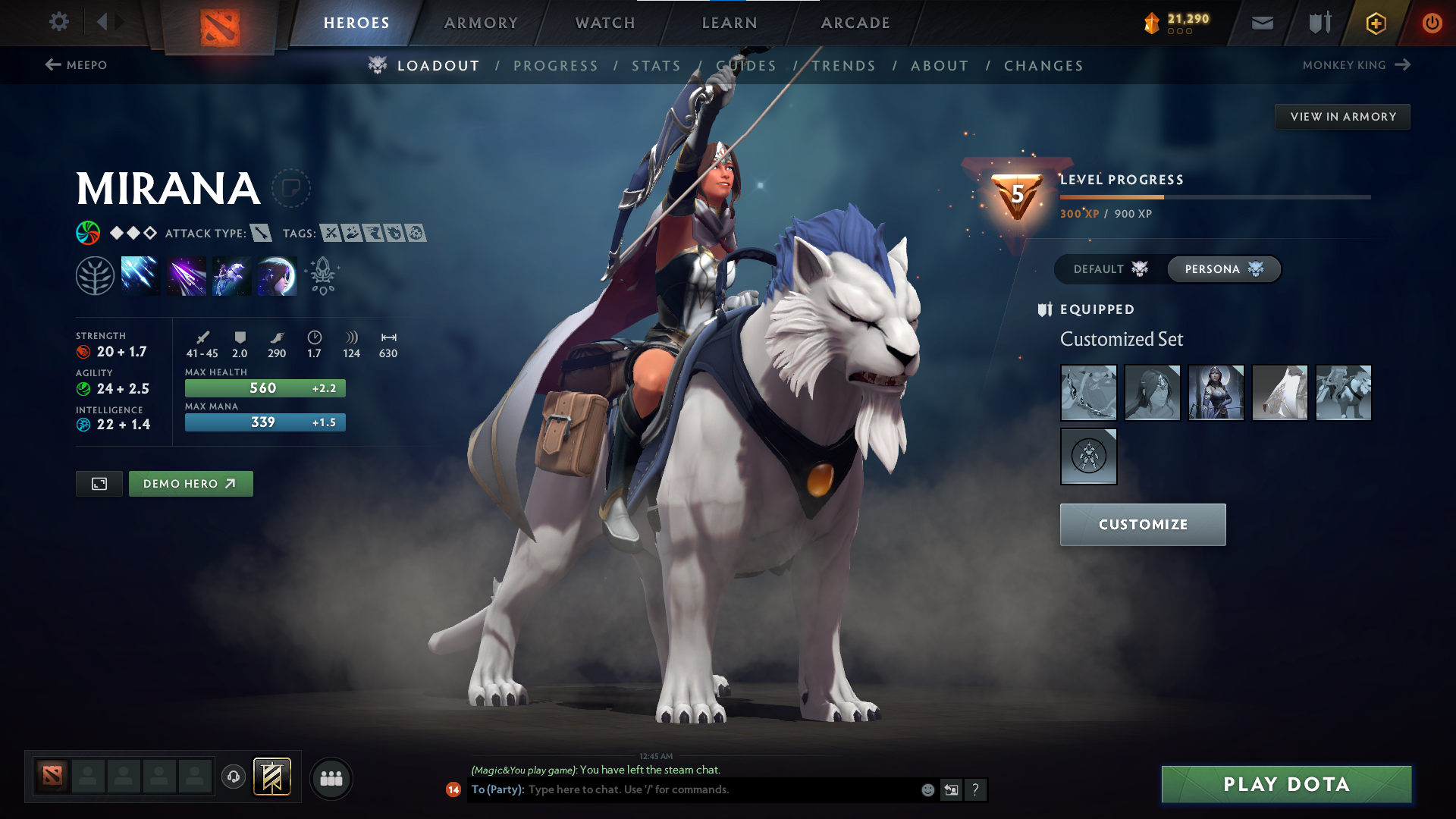Open the mail notifications icon
This screenshot has width=1456, height=819.
(x=1261, y=23)
